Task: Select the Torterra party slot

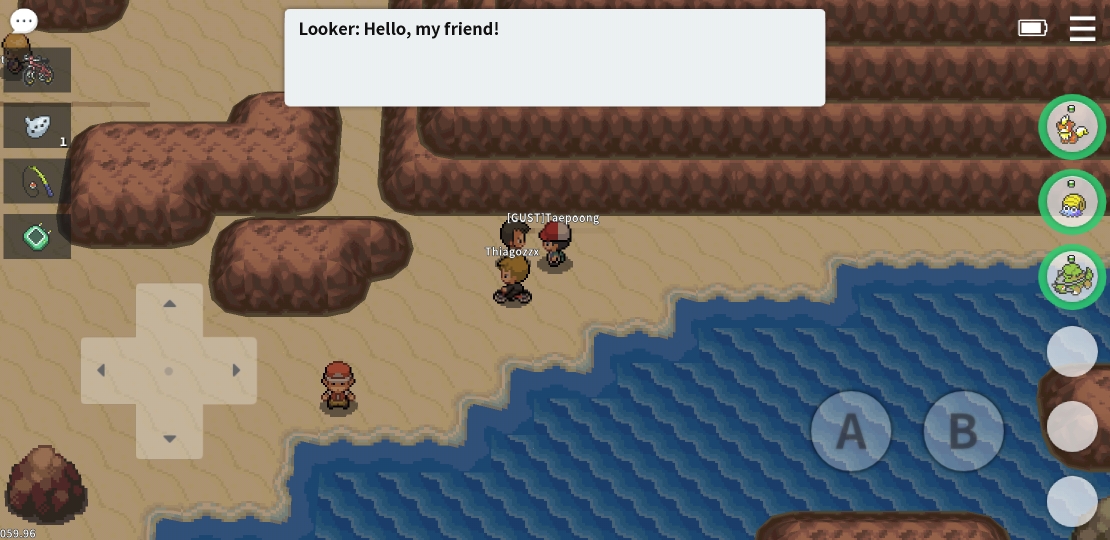Action: [1072, 277]
